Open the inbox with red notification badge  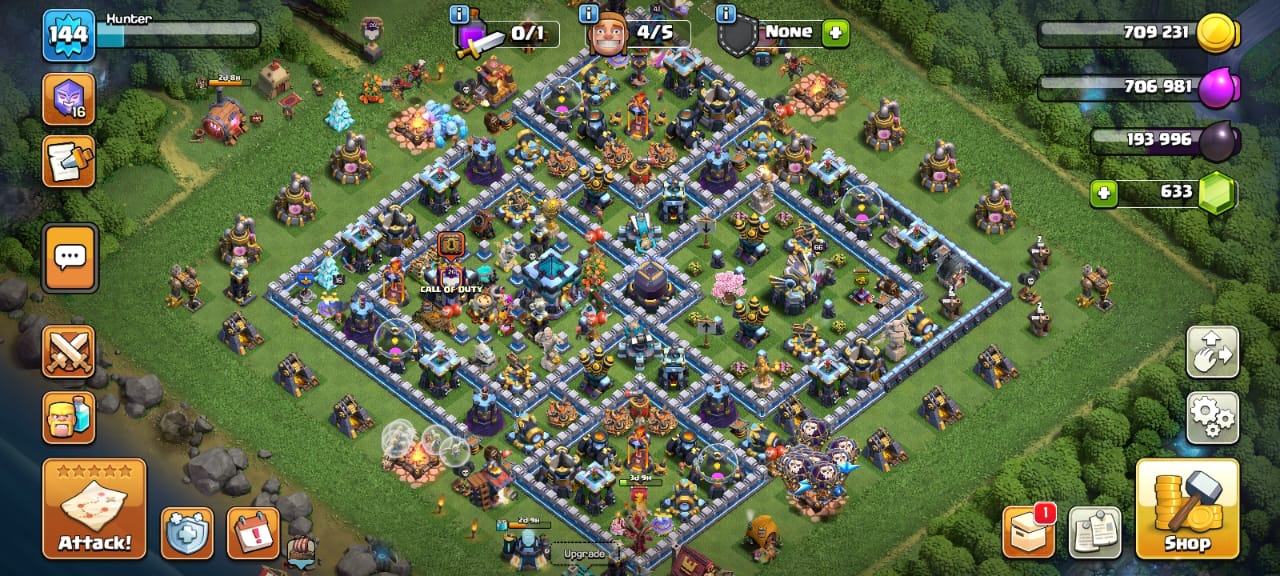pyautogui.click(x=1029, y=531)
